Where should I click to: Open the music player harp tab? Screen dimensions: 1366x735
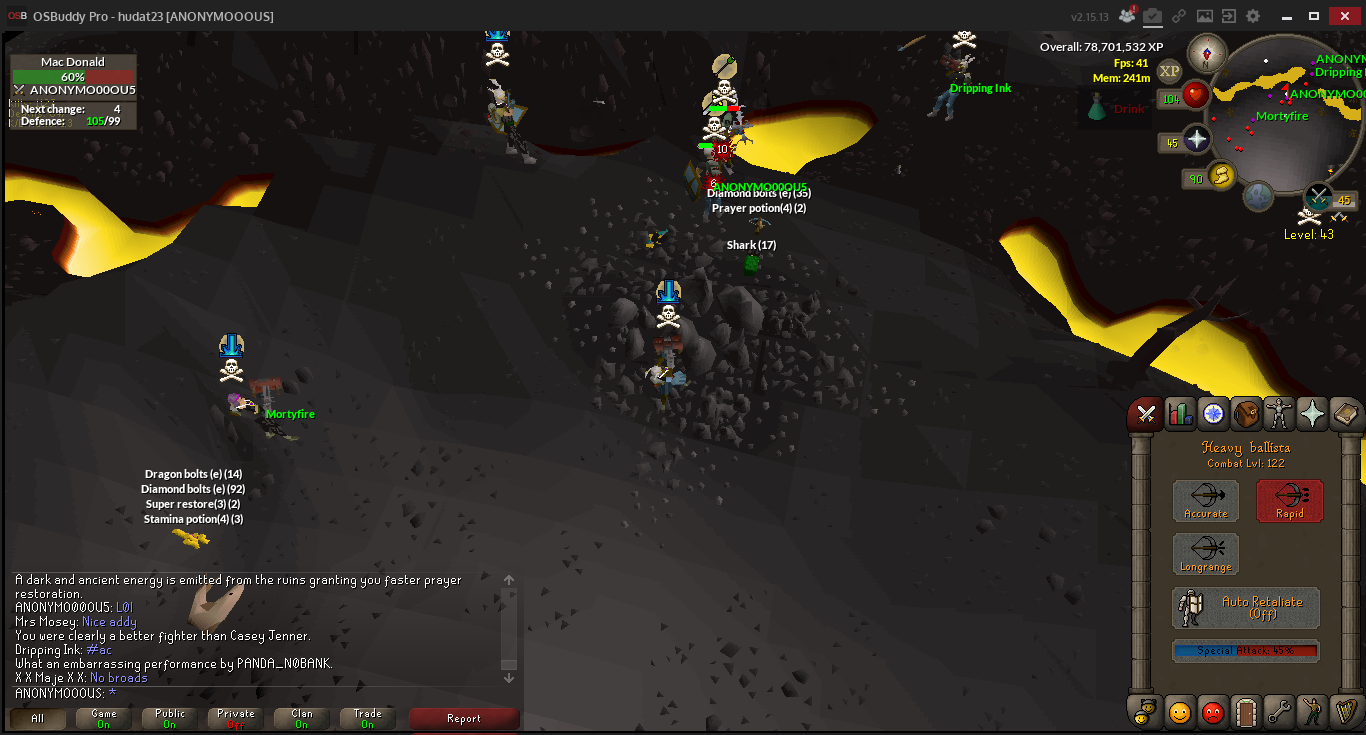(1344, 712)
